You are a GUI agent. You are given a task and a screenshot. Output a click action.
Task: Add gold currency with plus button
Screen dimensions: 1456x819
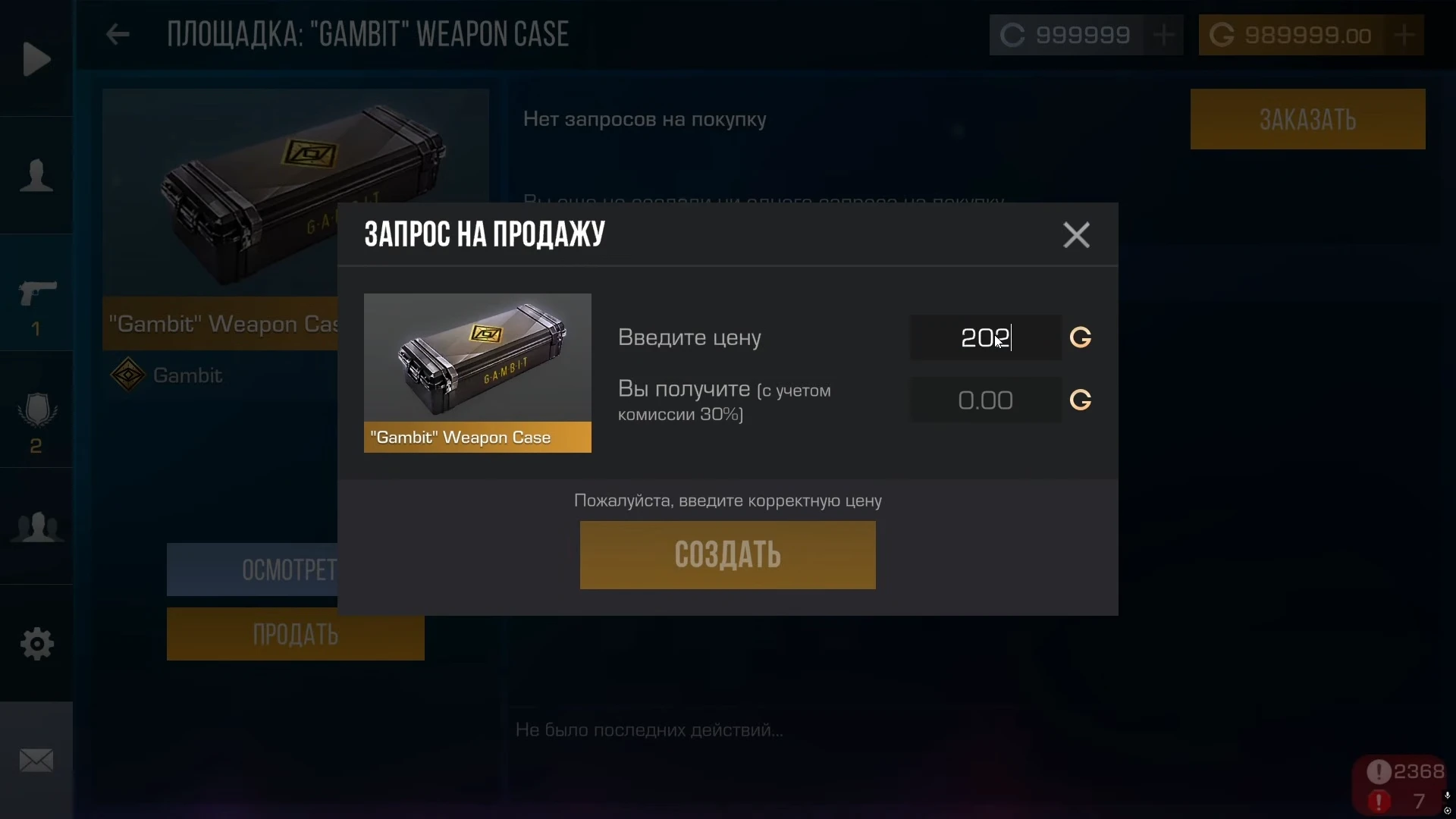coord(1404,35)
